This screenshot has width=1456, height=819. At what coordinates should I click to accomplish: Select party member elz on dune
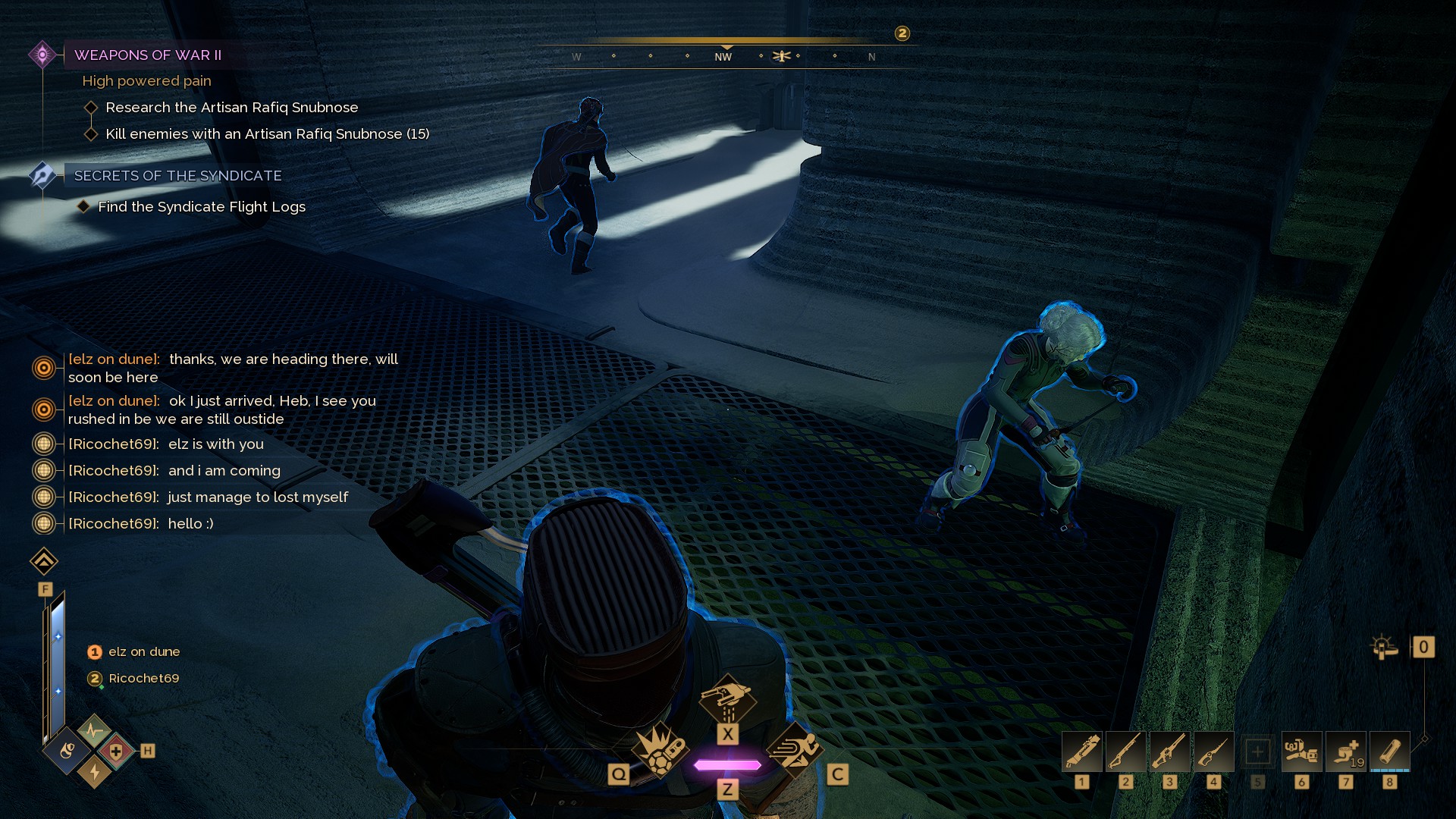143,652
